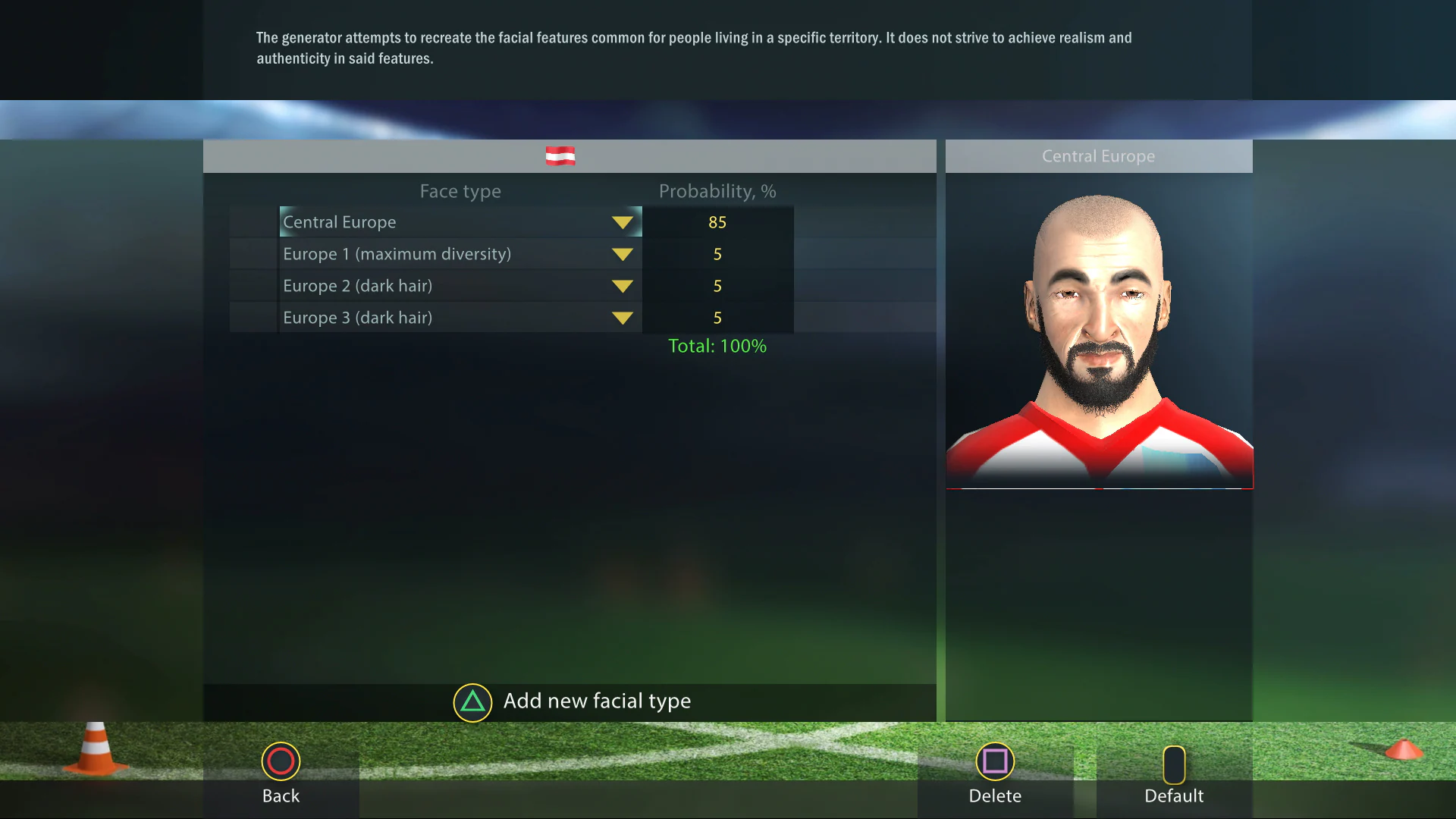Open the Central Europe face type dropdown
This screenshot has width=1456, height=819.
tap(623, 222)
